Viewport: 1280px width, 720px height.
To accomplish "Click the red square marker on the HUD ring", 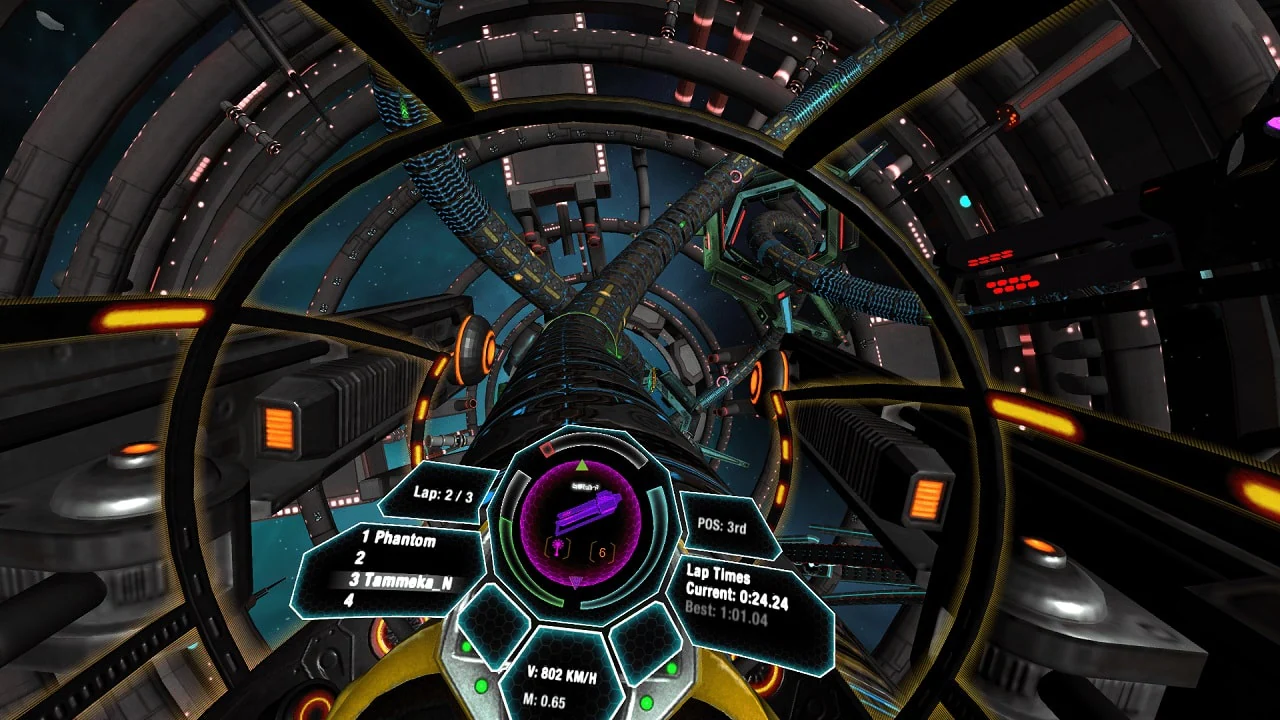I will coord(547,448).
